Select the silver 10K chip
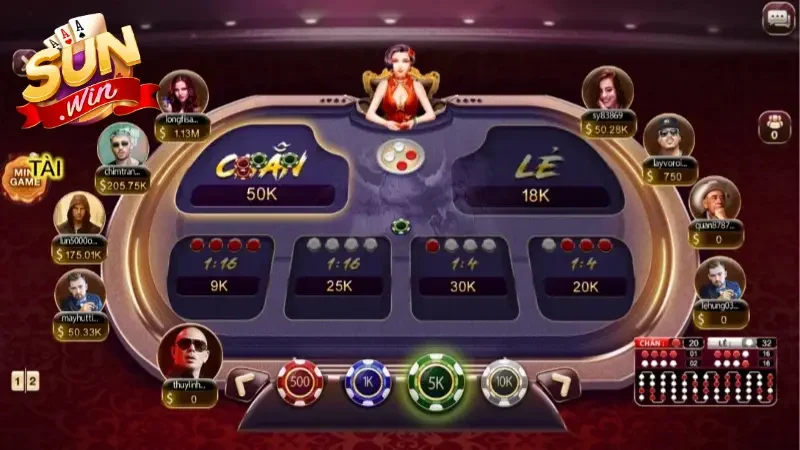The height and width of the screenshot is (450, 800). (503, 382)
